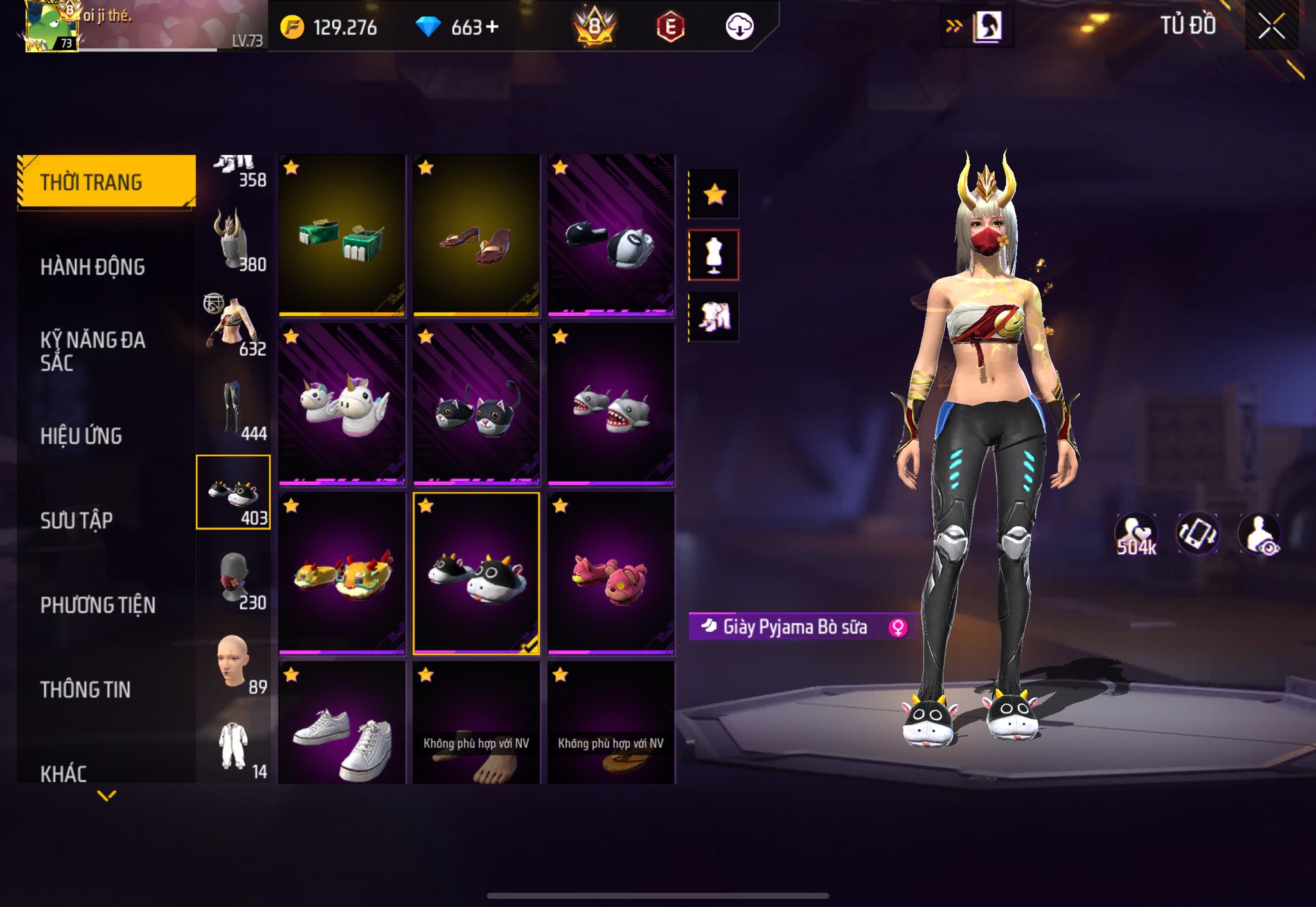Open the pants subcategory with 444 items

(x=234, y=409)
